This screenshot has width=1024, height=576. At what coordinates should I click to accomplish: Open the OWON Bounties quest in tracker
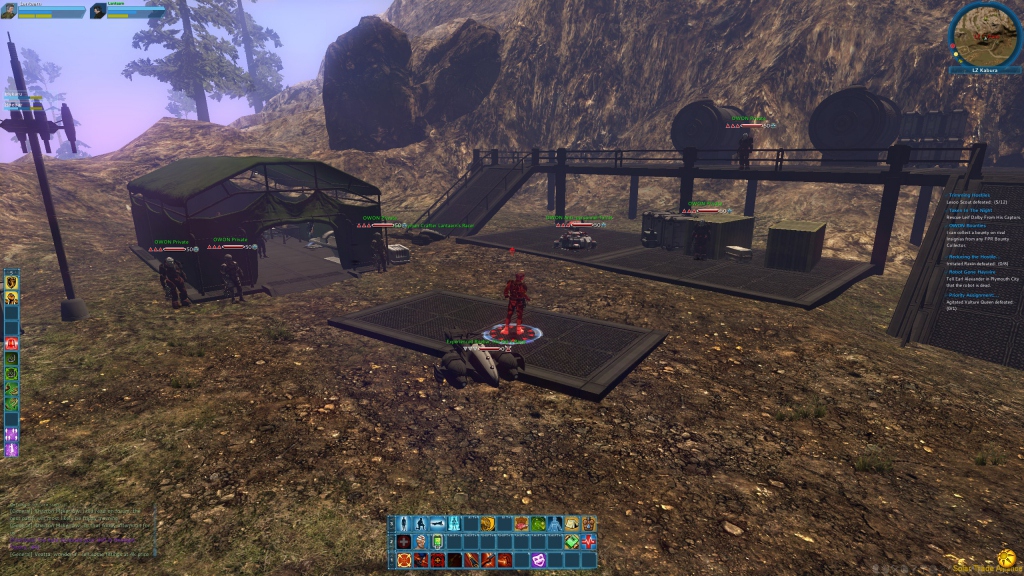(968, 226)
